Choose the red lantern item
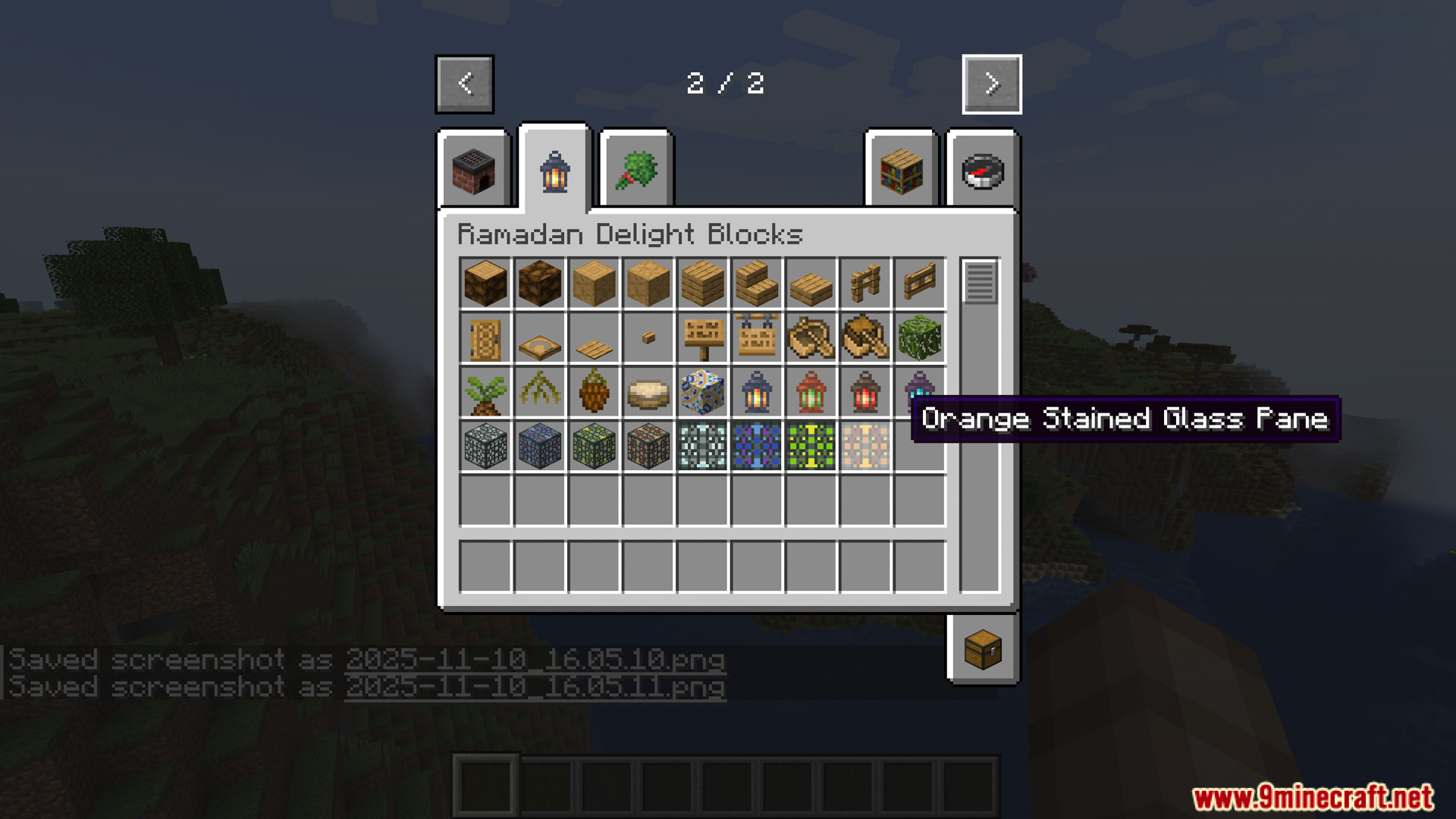 coord(865,393)
